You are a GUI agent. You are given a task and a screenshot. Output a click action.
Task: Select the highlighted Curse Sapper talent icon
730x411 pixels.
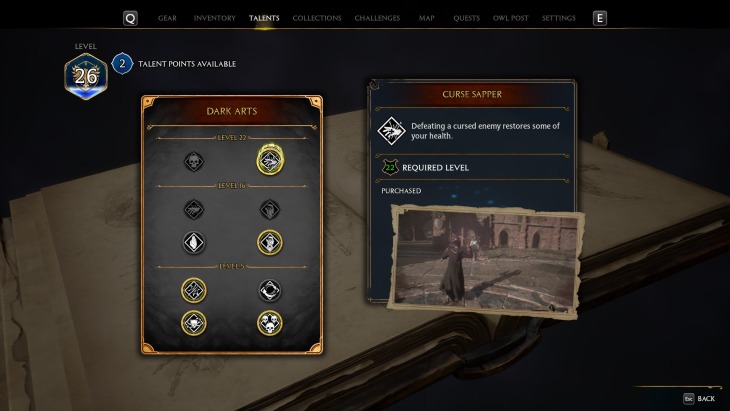(269, 159)
